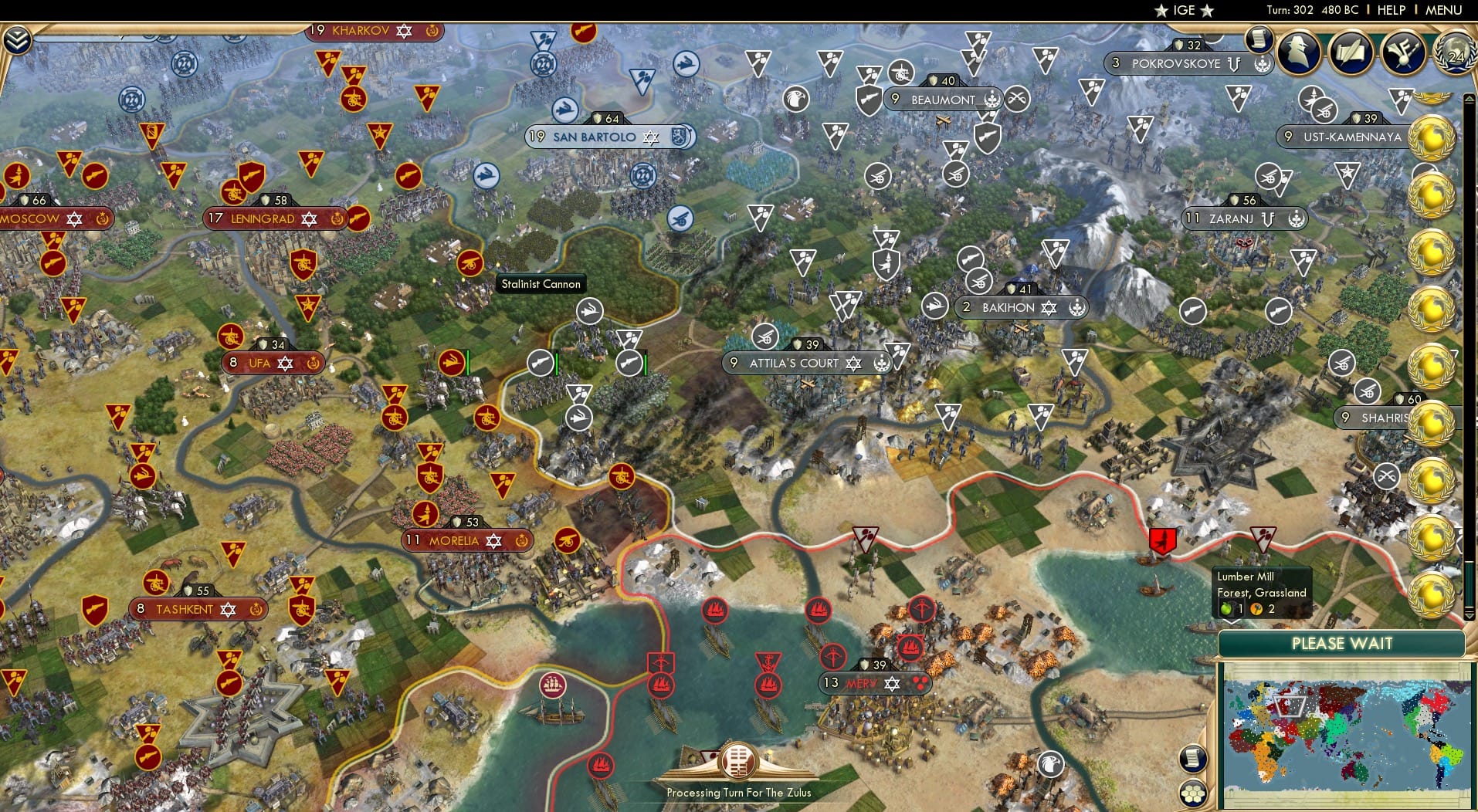Click the Star of David icon on Morelia's banner
1478x812 pixels.
point(493,541)
